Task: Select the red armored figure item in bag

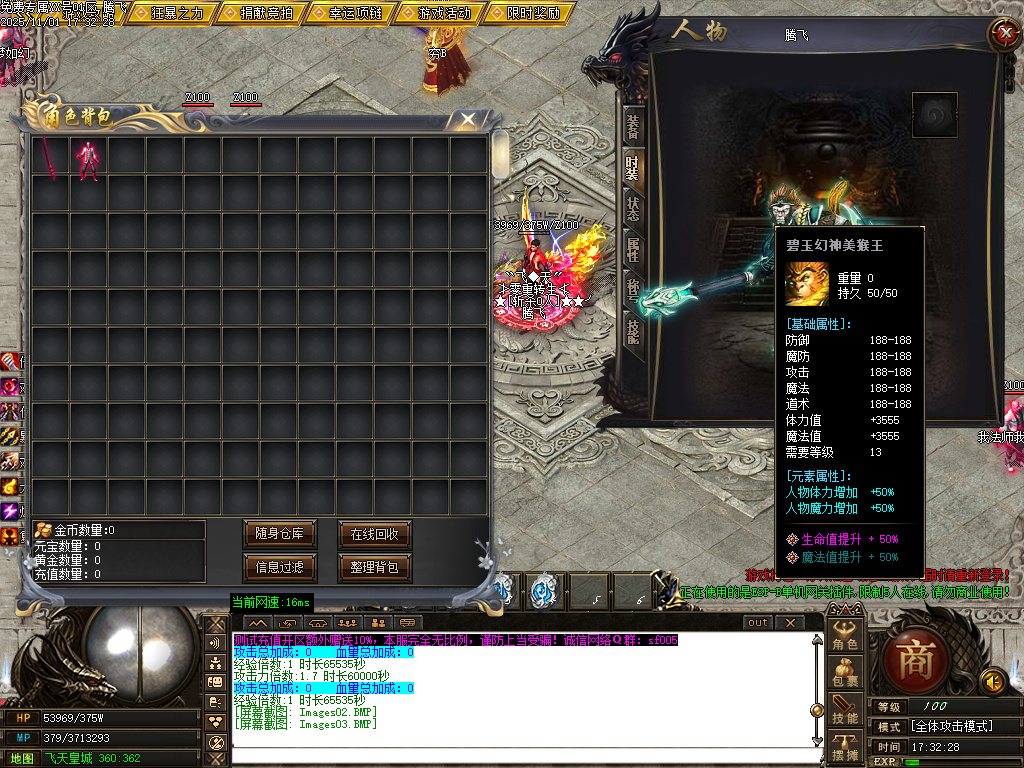Action: pyautogui.click(x=88, y=158)
